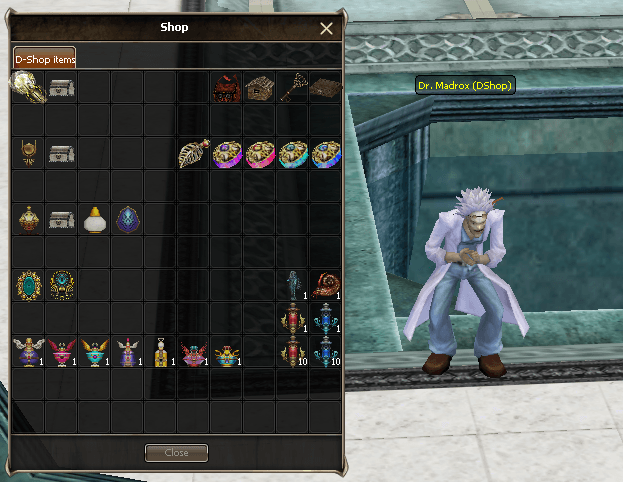Select the red lantern stack of 10

point(292,352)
